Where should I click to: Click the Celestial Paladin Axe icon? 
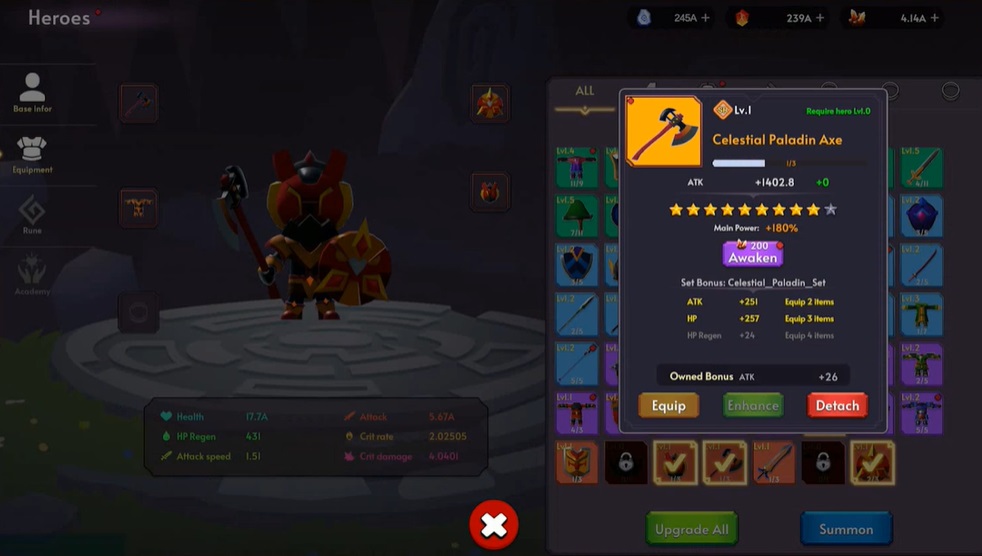click(x=663, y=131)
